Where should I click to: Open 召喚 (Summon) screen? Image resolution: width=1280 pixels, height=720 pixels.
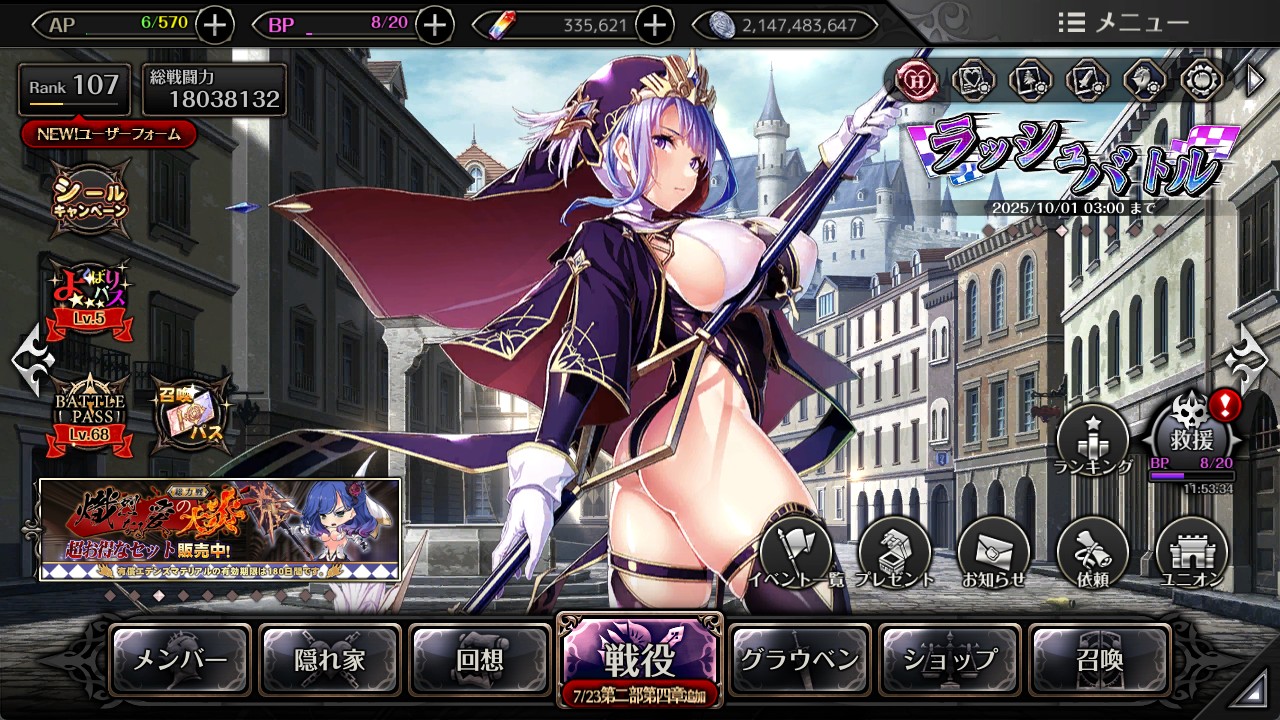(x=1099, y=659)
